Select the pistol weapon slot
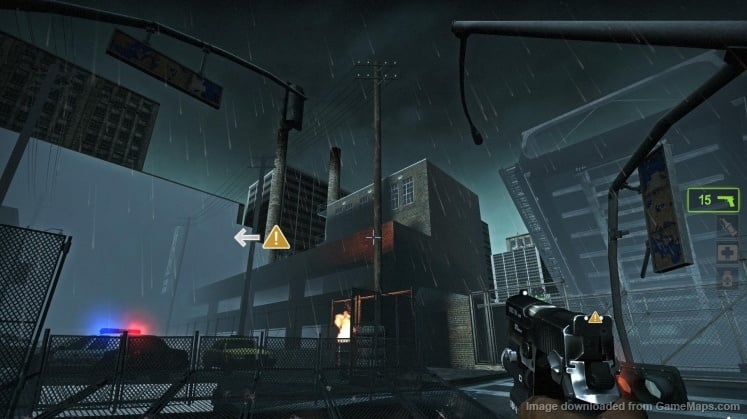 coord(713,200)
